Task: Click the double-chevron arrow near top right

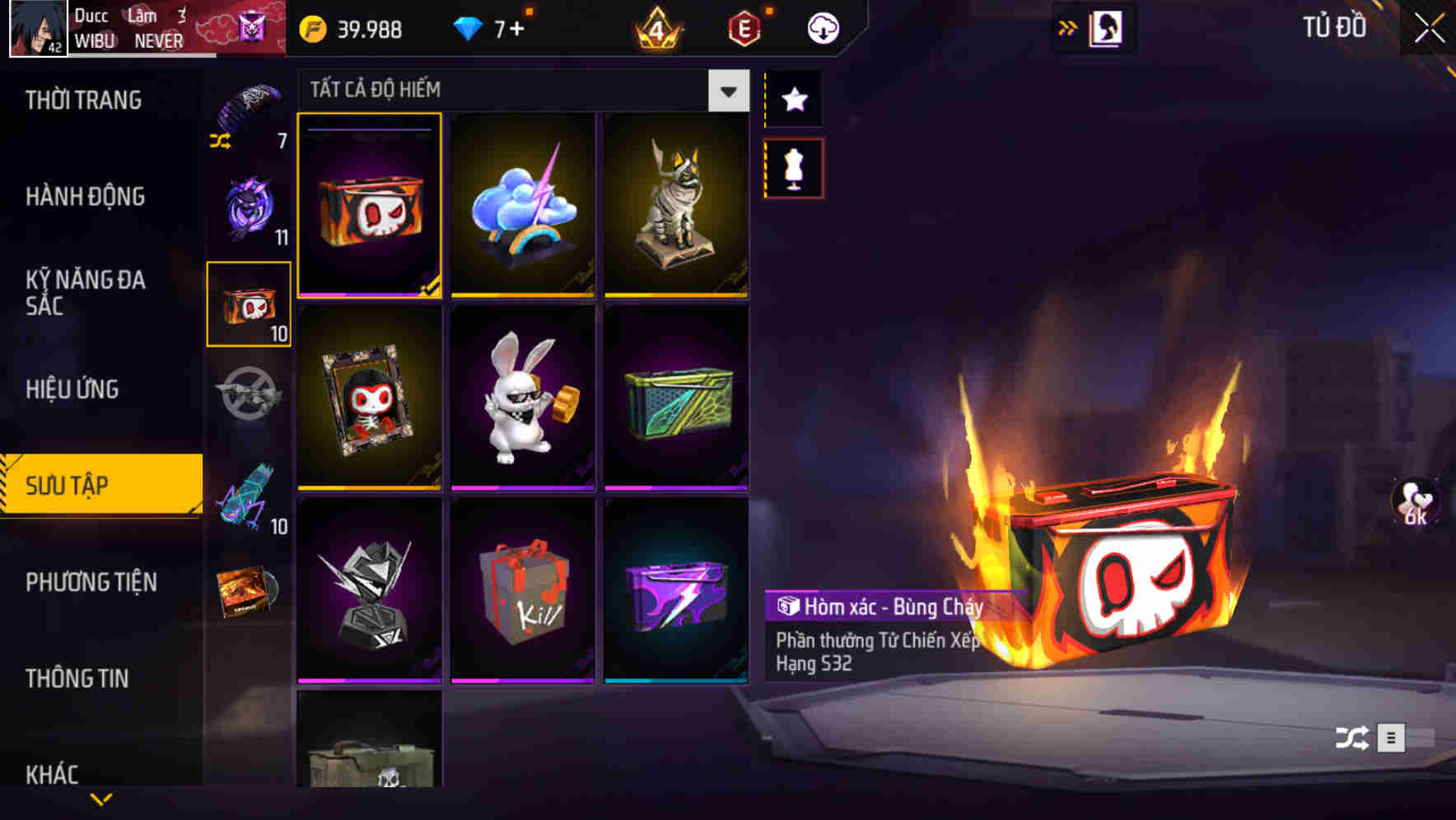Action: 1068,27
